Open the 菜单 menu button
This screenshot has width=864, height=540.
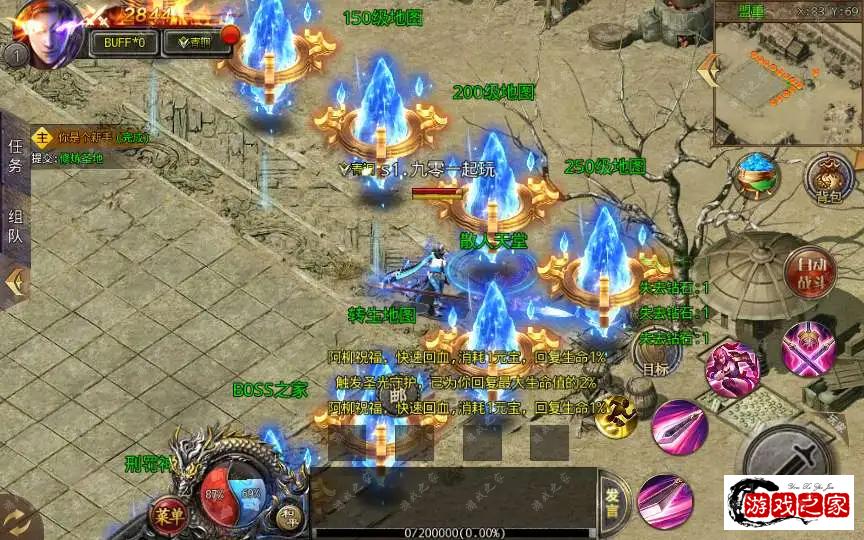tap(167, 515)
